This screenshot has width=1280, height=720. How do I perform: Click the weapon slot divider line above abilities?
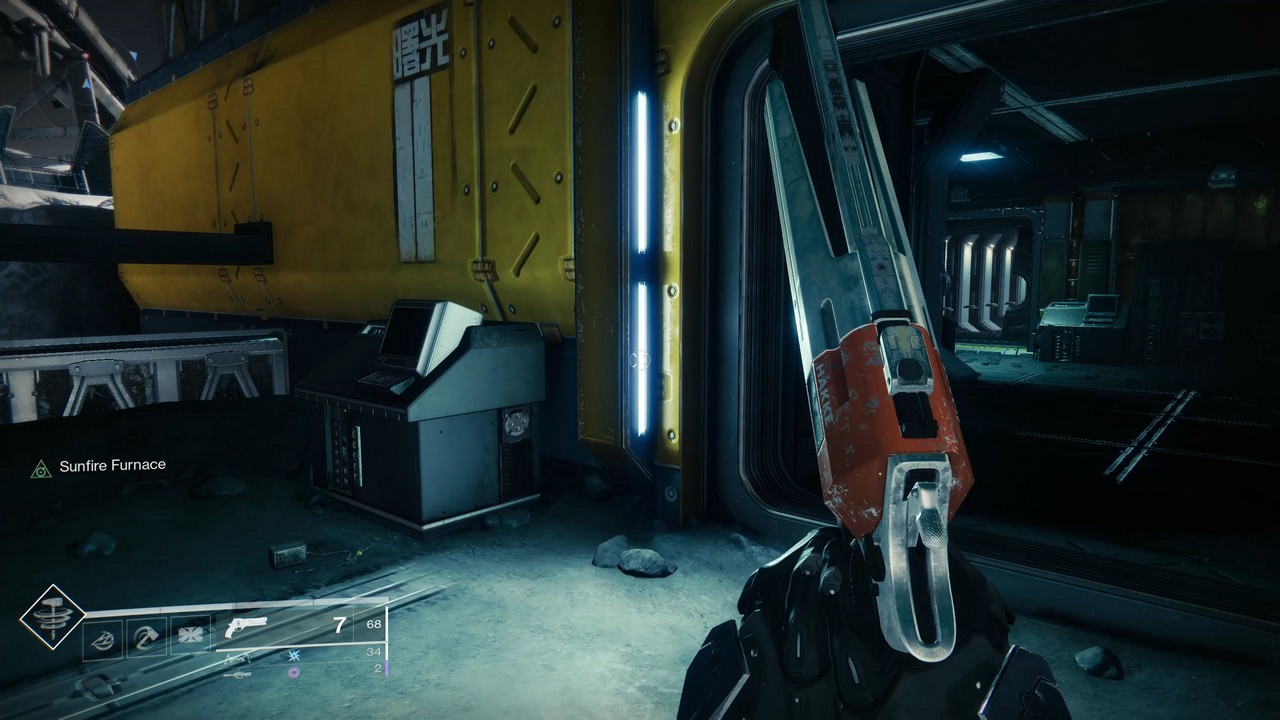click(250, 605)
